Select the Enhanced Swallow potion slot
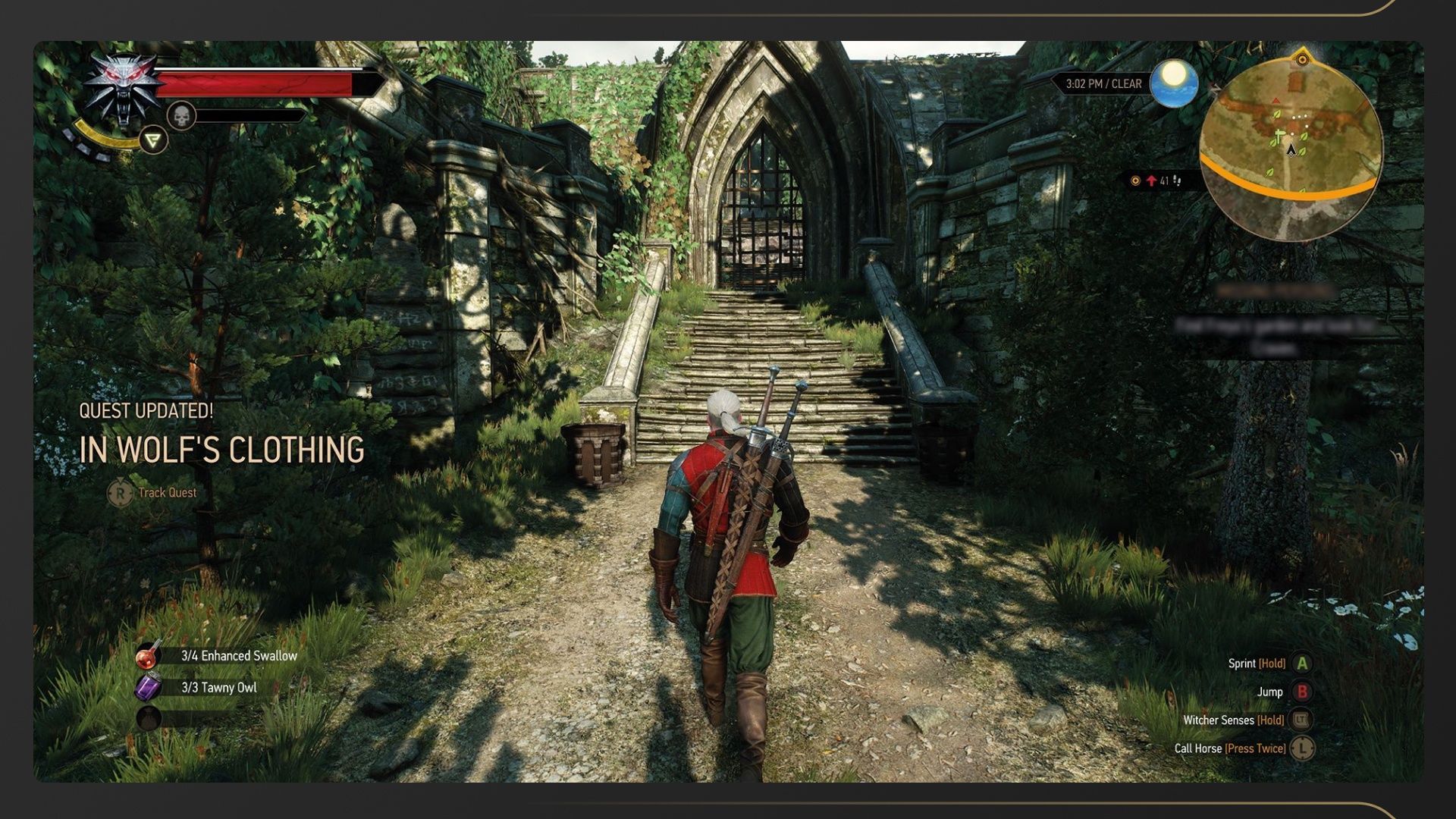Viewport: 1456px width, 819px height. click(x=149, y=656)
